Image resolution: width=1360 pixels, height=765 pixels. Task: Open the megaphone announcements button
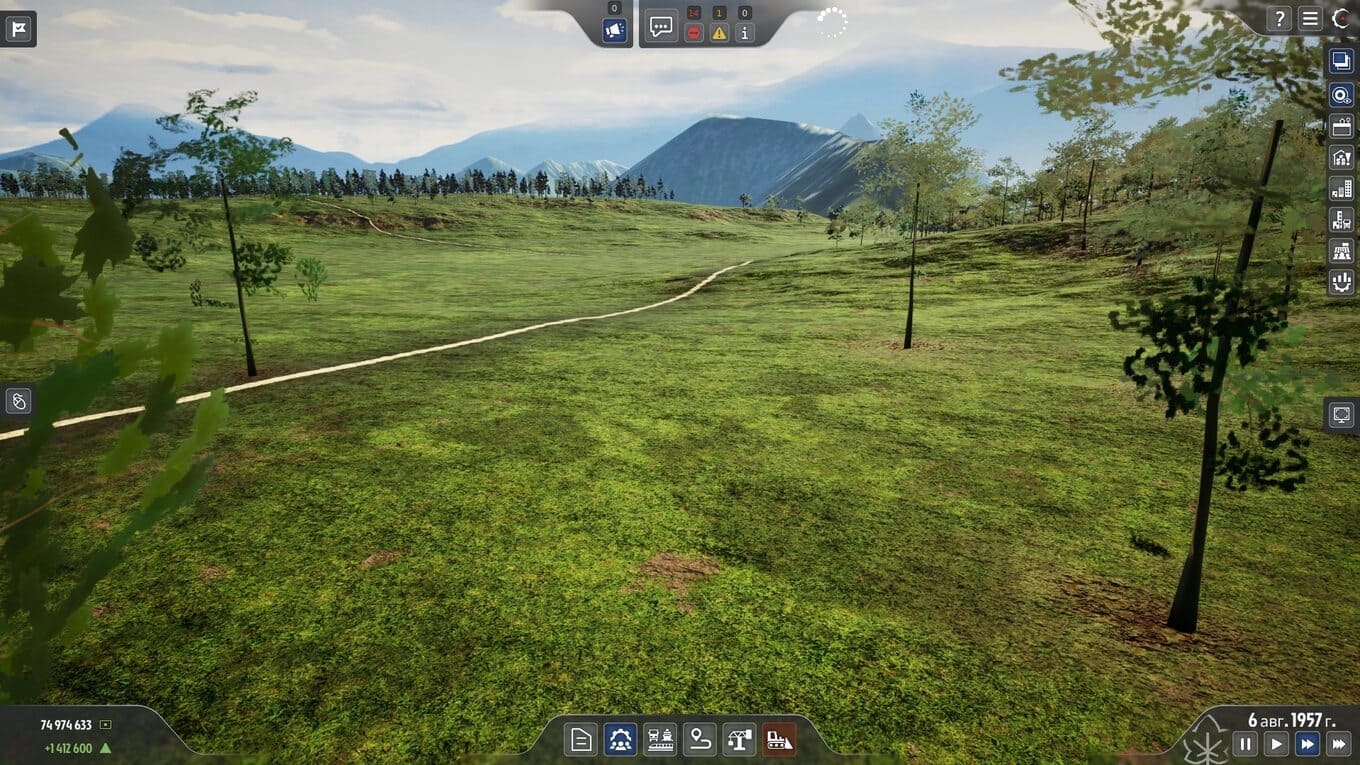pyautogui.click(x=614, y=31)
